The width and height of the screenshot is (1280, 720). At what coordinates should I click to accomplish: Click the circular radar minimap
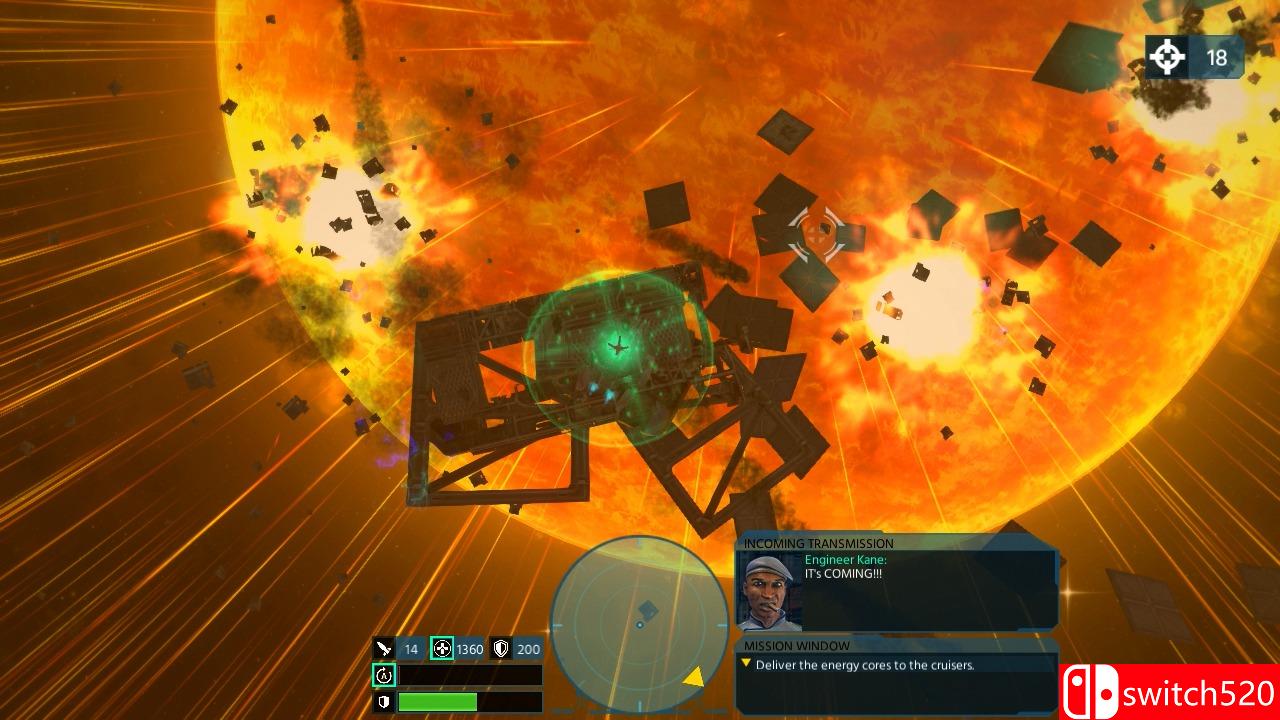640,624
